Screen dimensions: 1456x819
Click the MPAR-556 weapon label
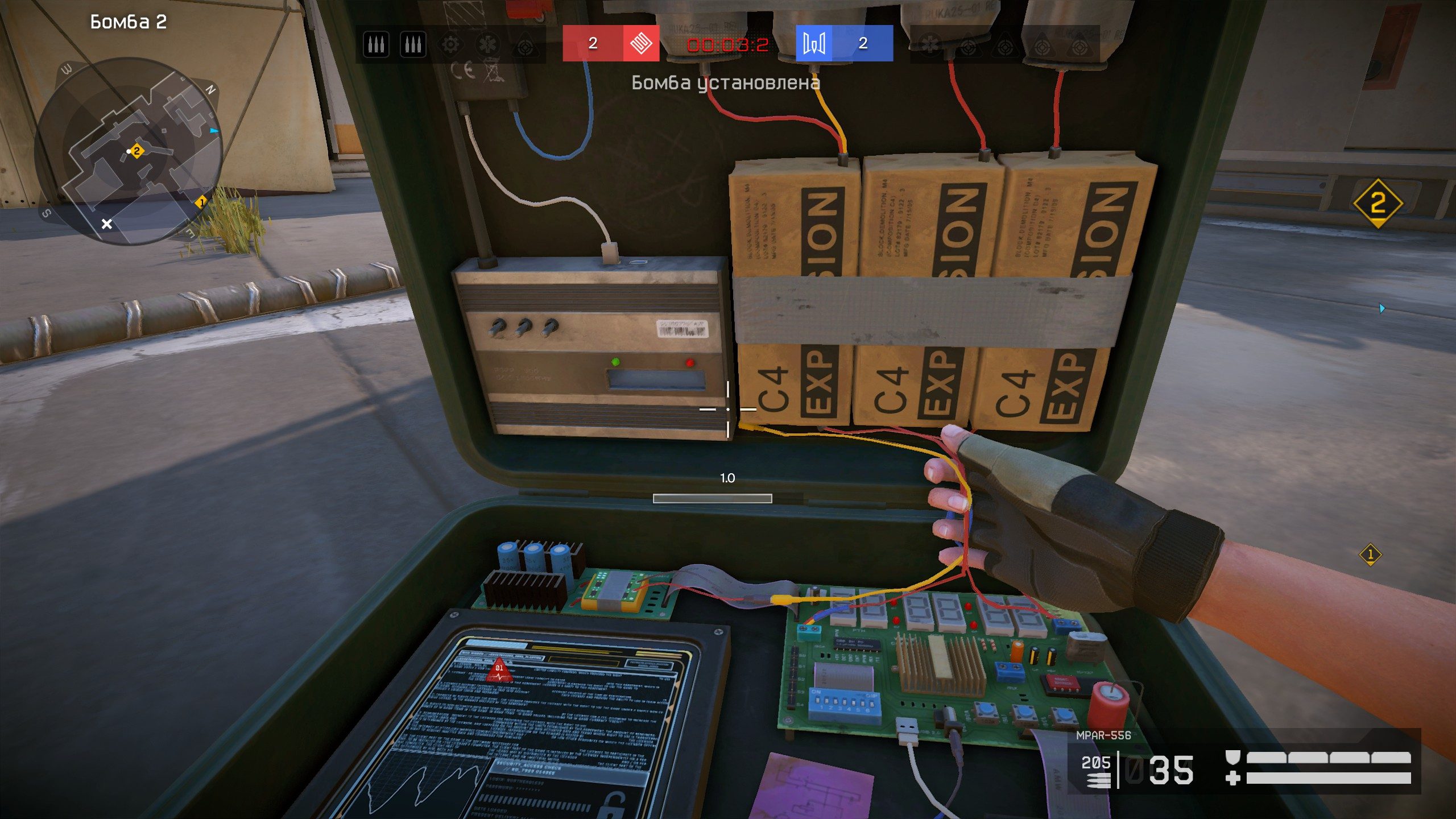1103,735
